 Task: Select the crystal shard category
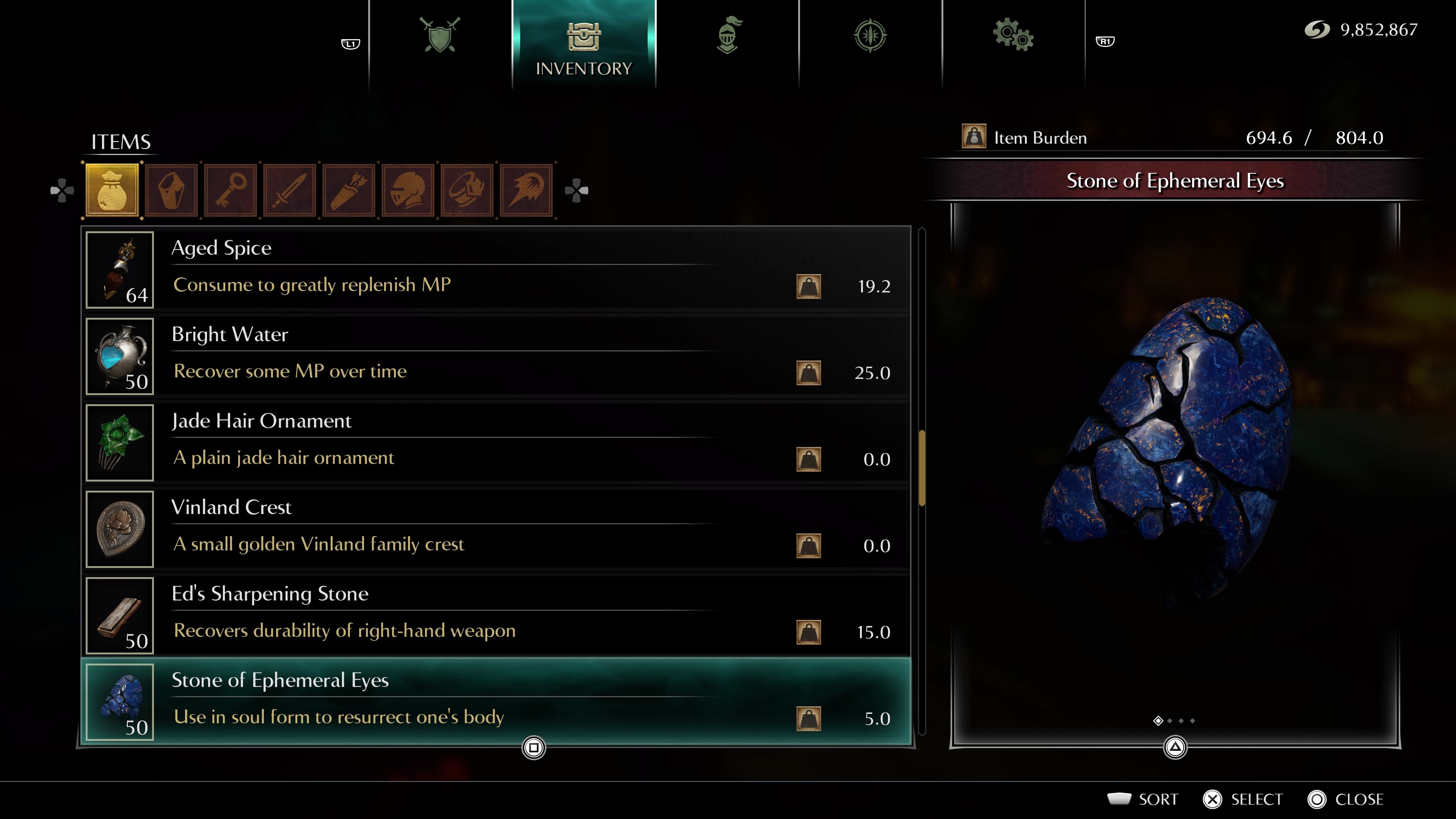click(x=171, y=190)
